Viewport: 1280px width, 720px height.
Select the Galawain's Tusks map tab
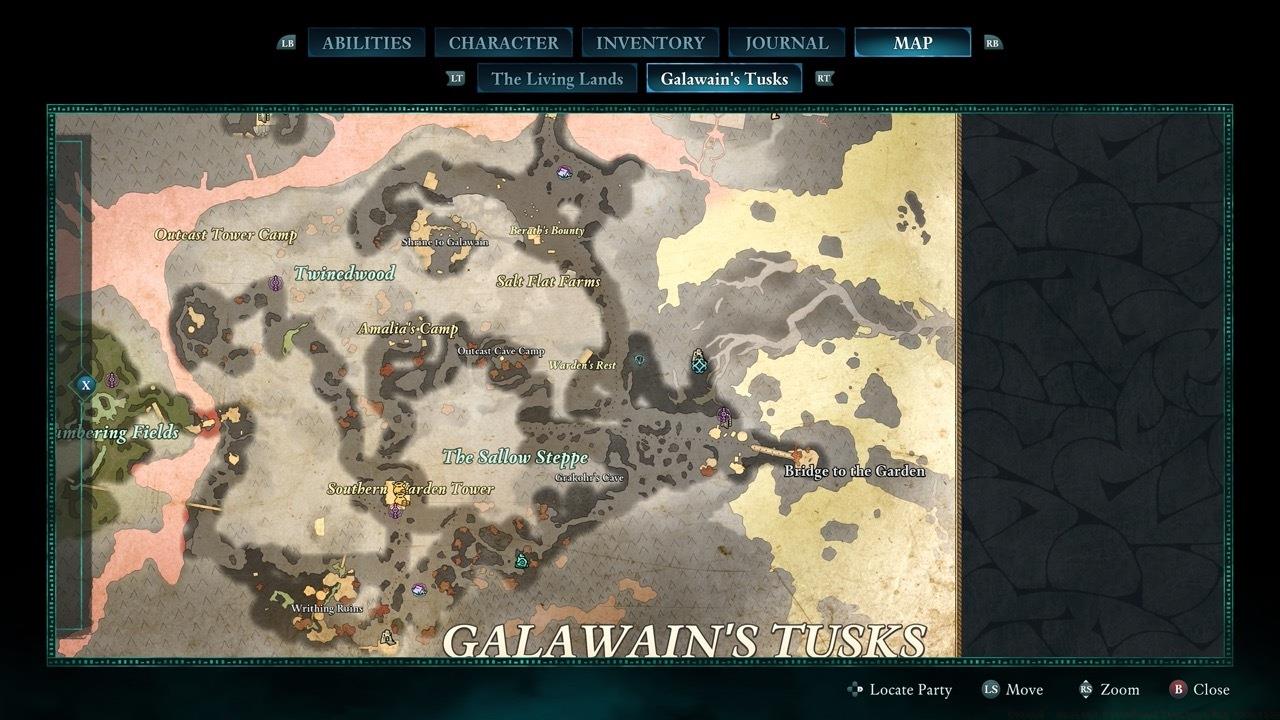click(725, 78)
